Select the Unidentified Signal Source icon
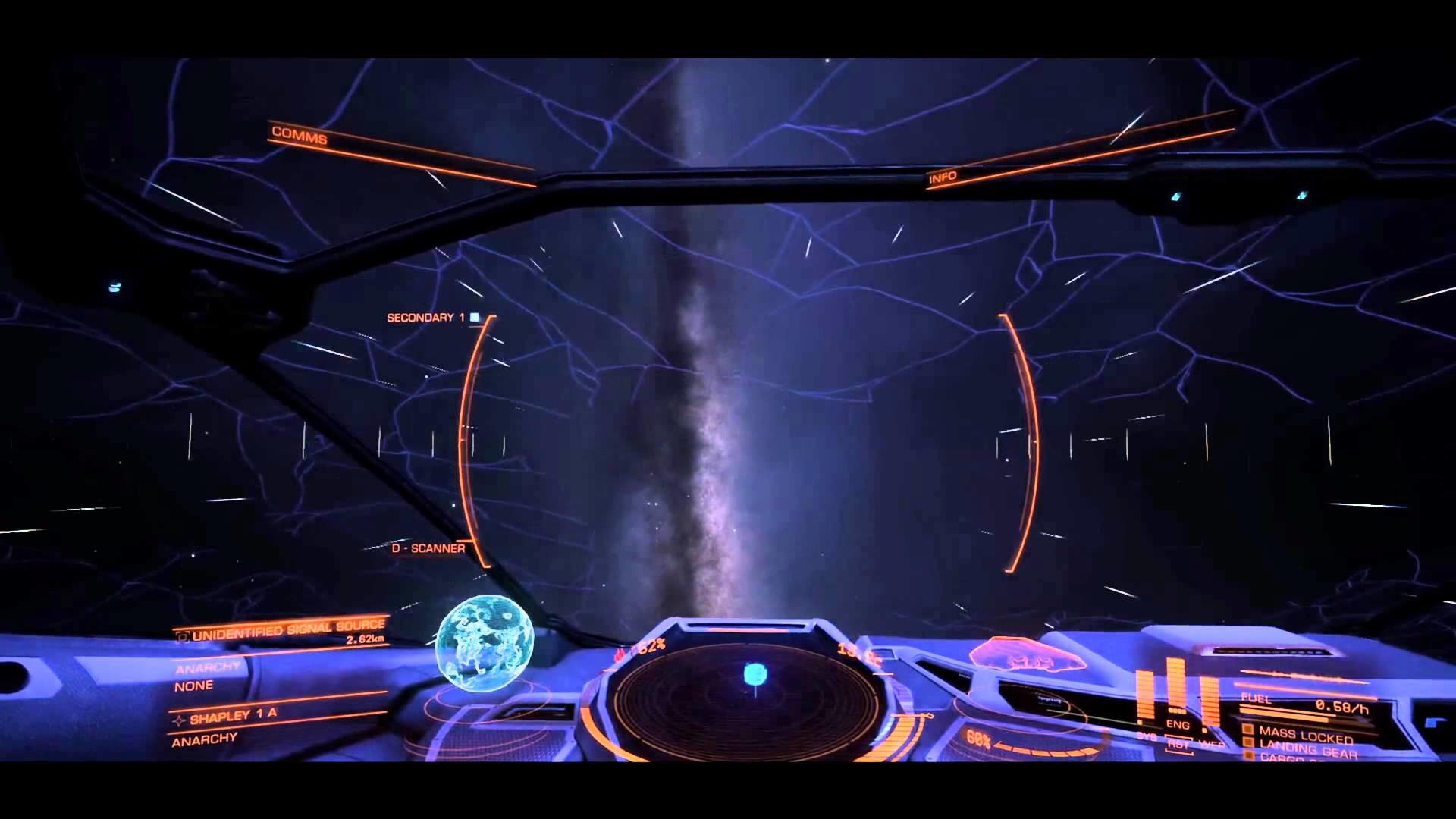1456x819 pixels. tap(184, 637)
